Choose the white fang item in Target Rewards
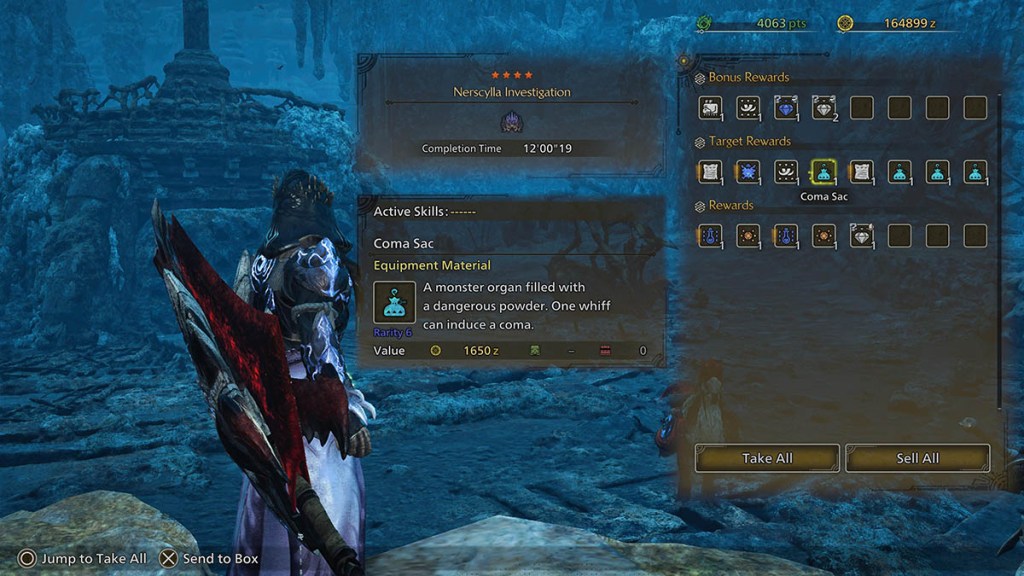 click(x=785, y=172)
